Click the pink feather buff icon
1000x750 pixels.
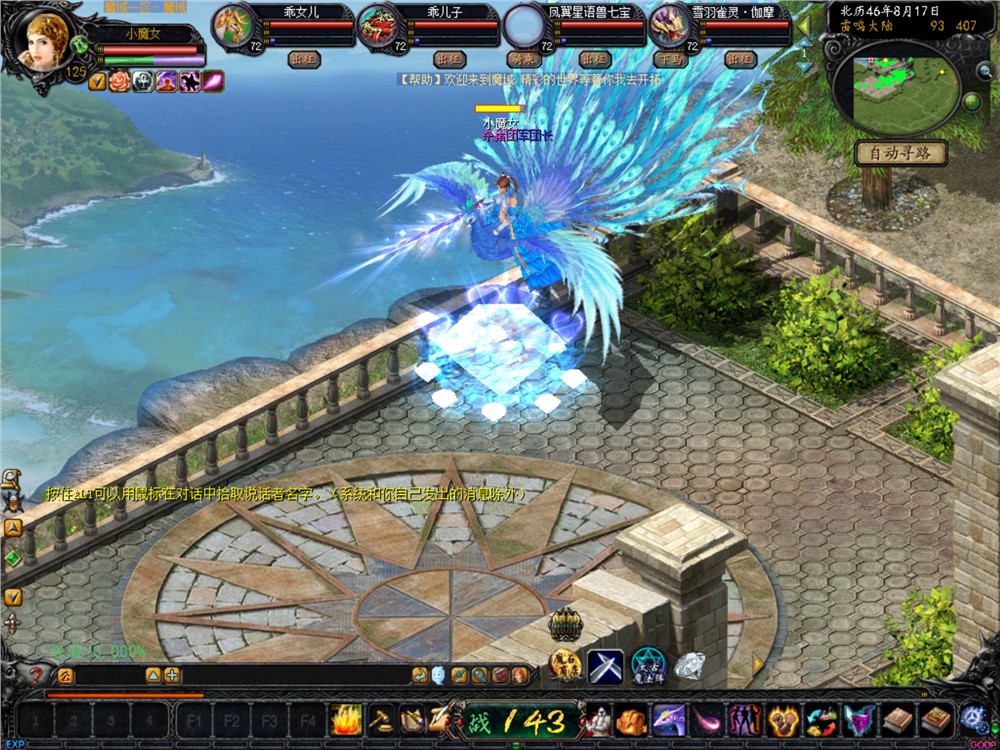coord(213,81)
